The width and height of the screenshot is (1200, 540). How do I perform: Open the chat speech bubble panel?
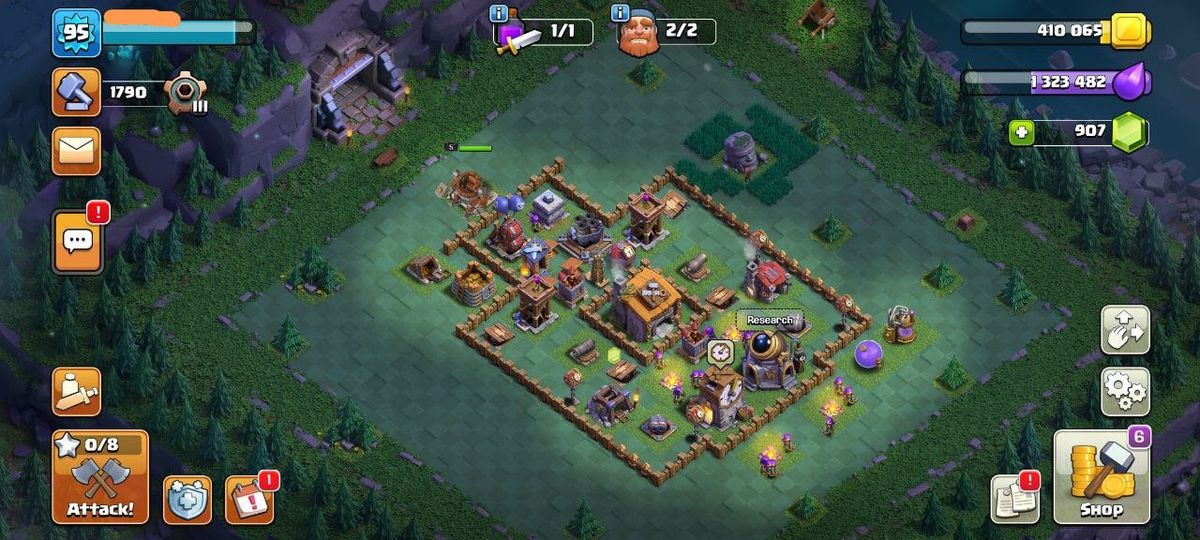[76, 241]
